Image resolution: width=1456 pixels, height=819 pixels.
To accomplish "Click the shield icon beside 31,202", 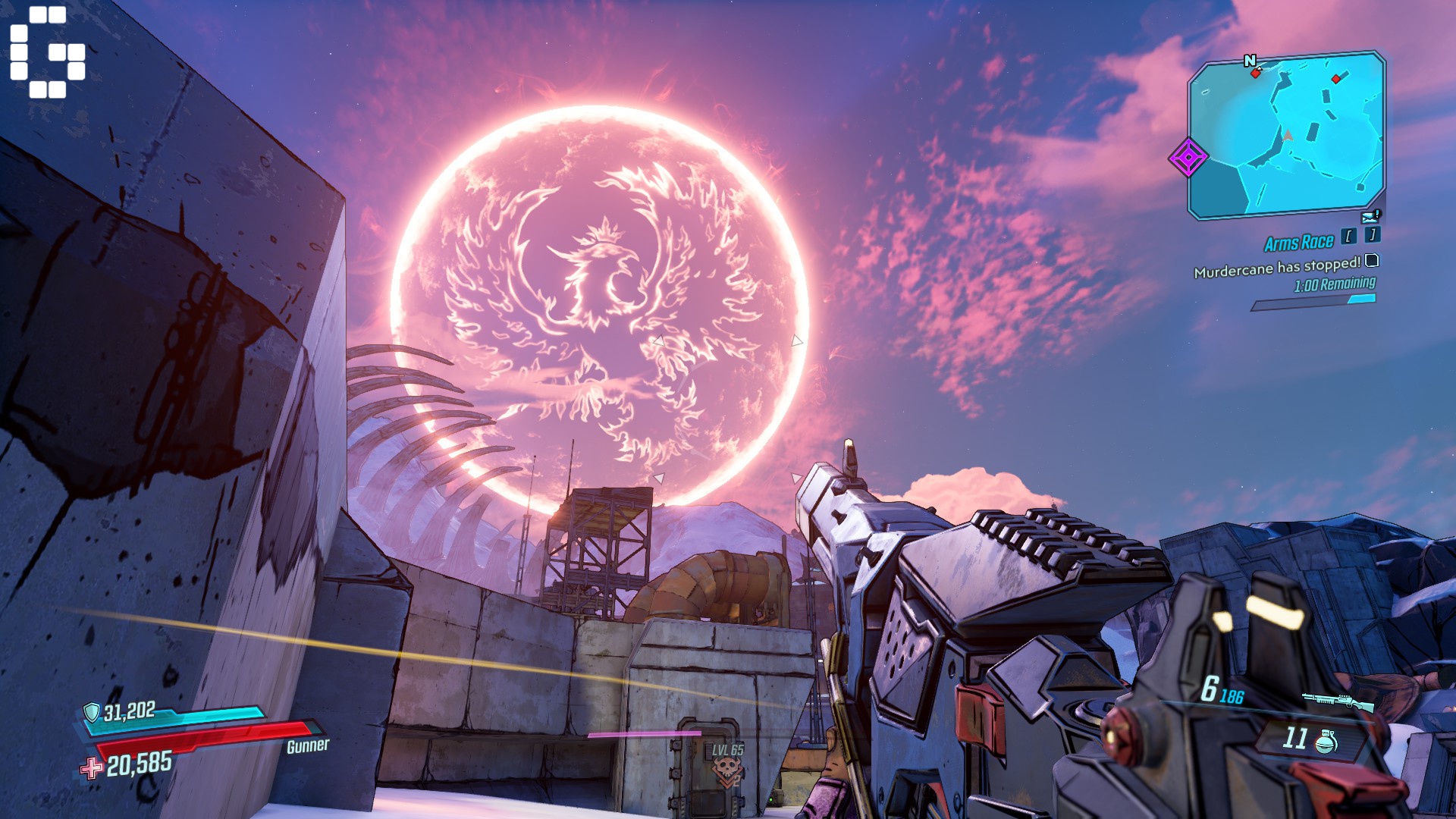I will [x=93, y=714].
